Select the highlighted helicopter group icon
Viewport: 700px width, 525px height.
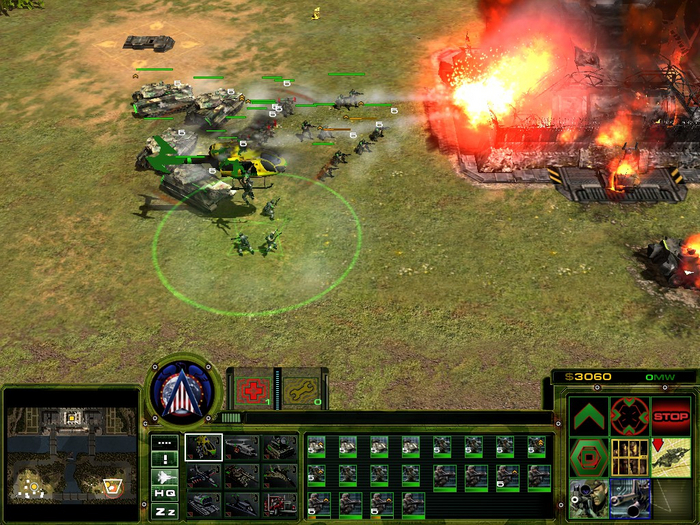203,447
